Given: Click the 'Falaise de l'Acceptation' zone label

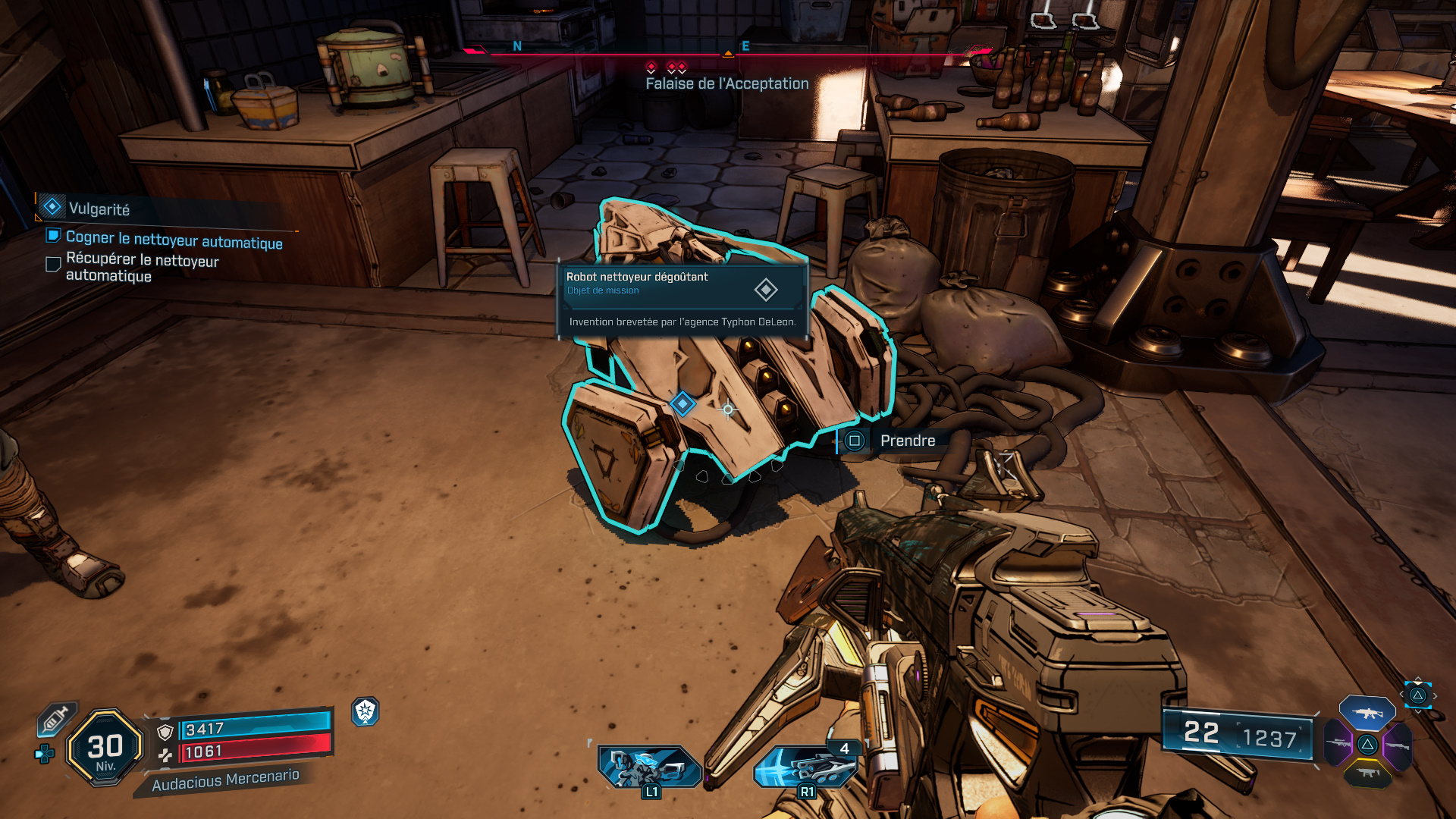Looking at the screenshot, I should coord(726,83).
